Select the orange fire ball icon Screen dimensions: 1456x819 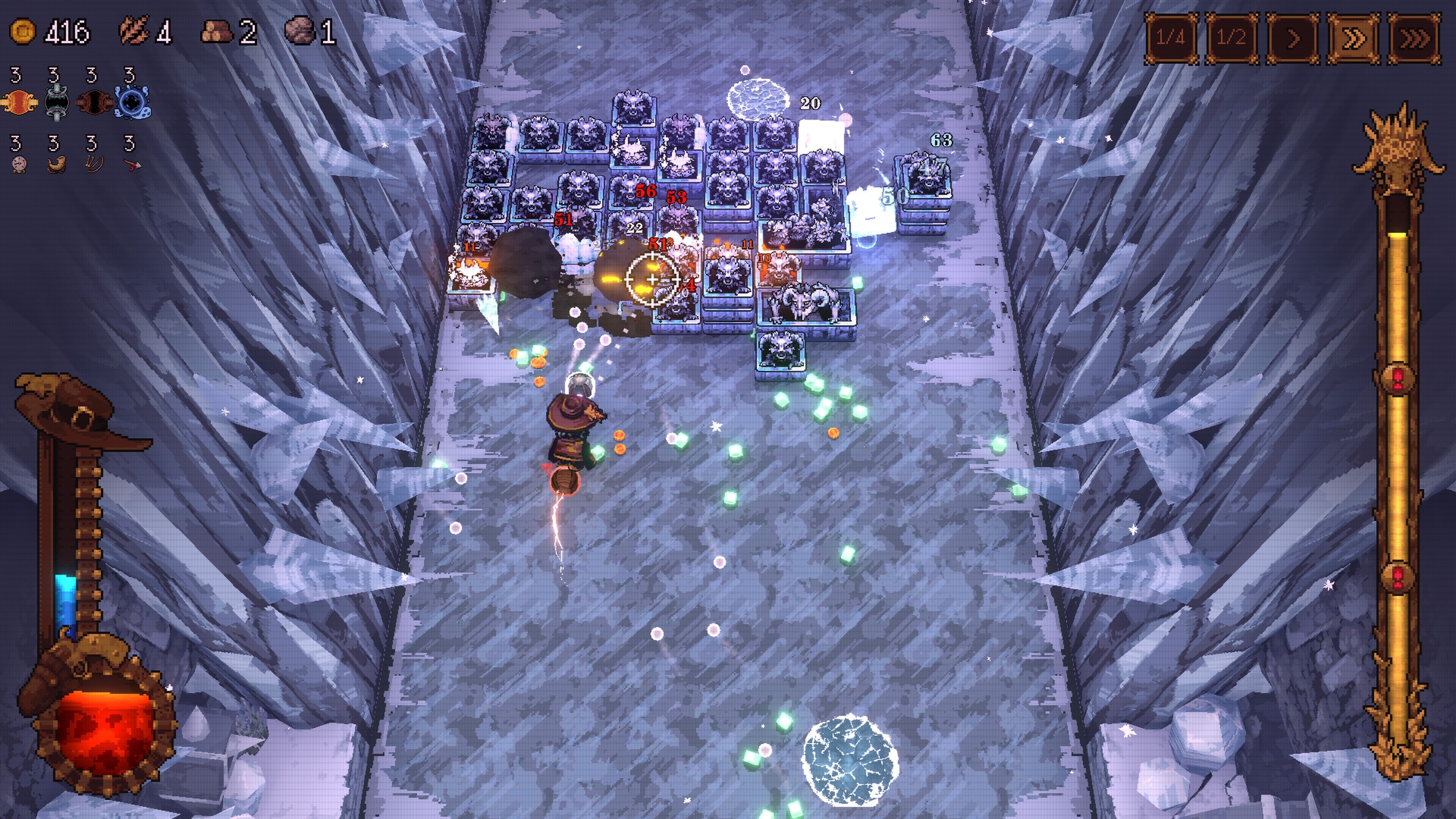(x=19, y=103)
